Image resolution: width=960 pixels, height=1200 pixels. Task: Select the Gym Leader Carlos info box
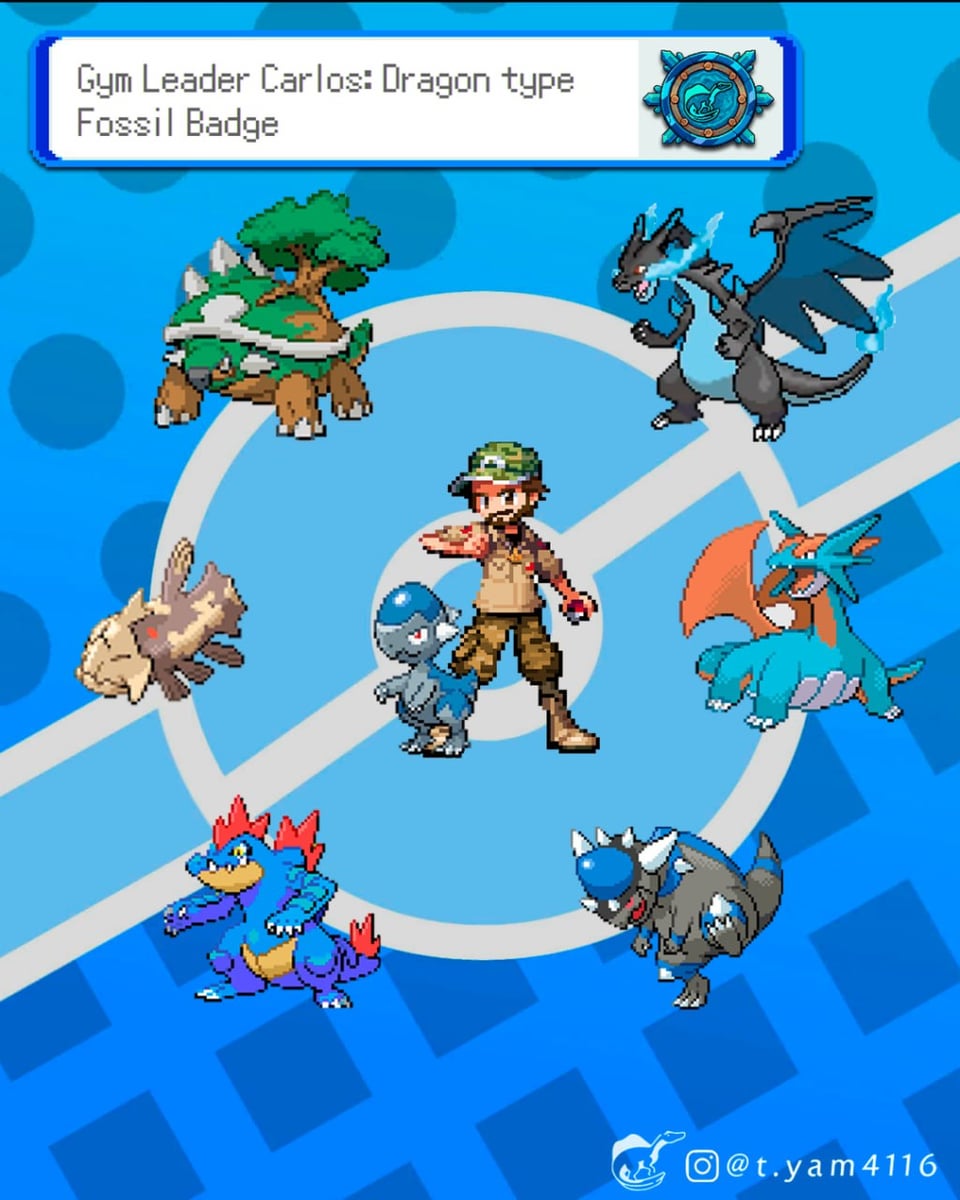point(340,100)
